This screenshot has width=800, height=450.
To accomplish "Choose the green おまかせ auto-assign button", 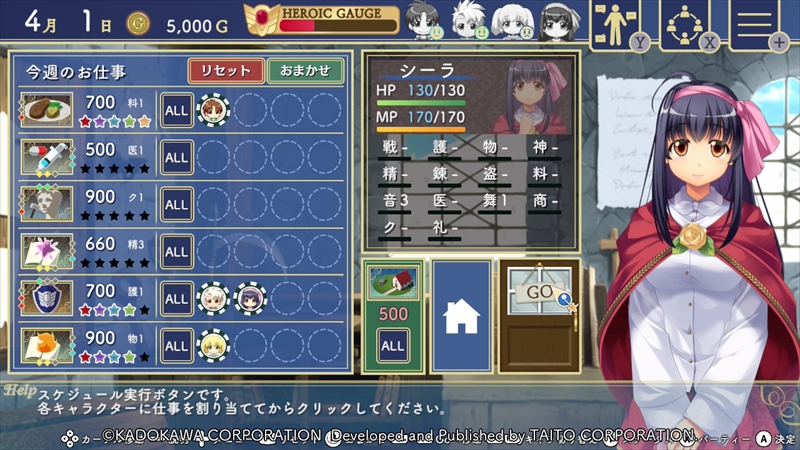I will coord(305,71).
